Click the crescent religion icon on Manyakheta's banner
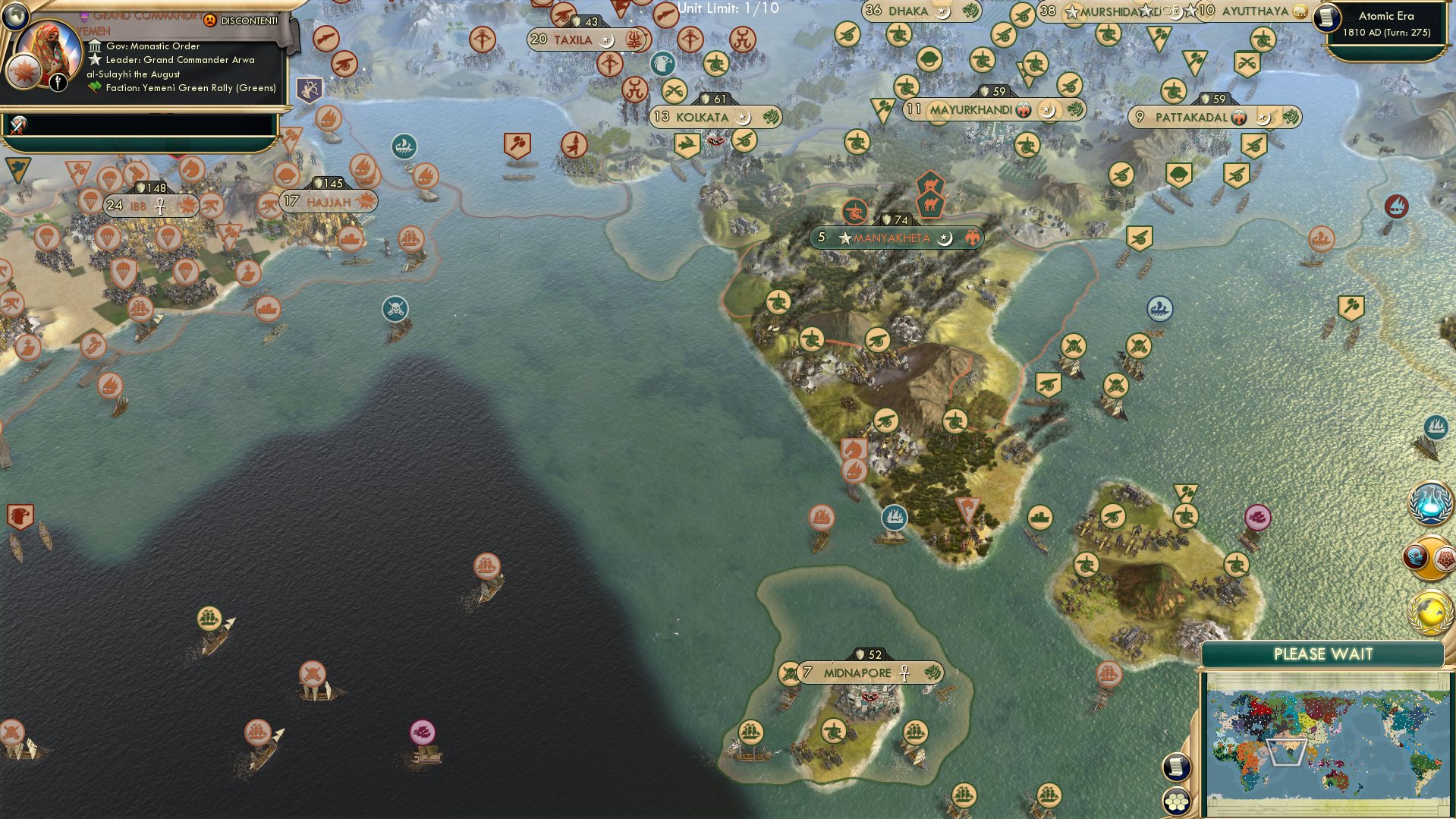Image resolution: width=1456 pixels, height=819 pixels. tap(945, 238)
